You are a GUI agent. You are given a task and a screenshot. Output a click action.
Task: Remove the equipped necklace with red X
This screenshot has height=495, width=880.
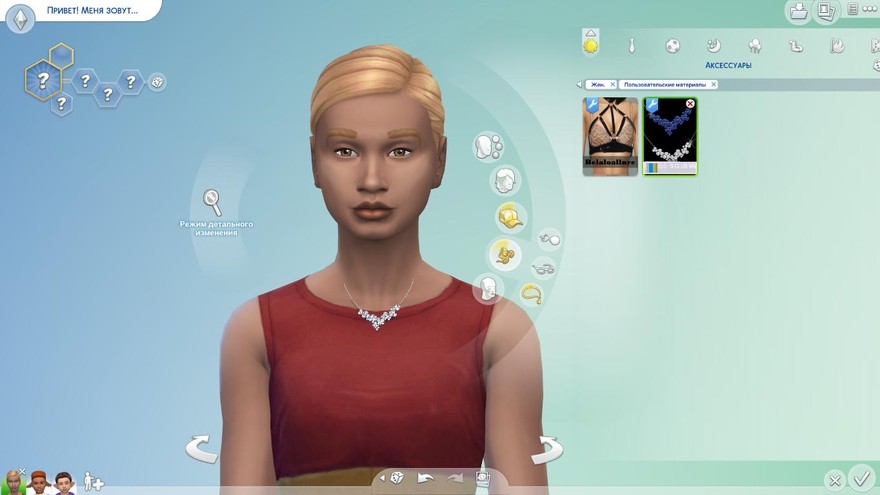(690, 104)
